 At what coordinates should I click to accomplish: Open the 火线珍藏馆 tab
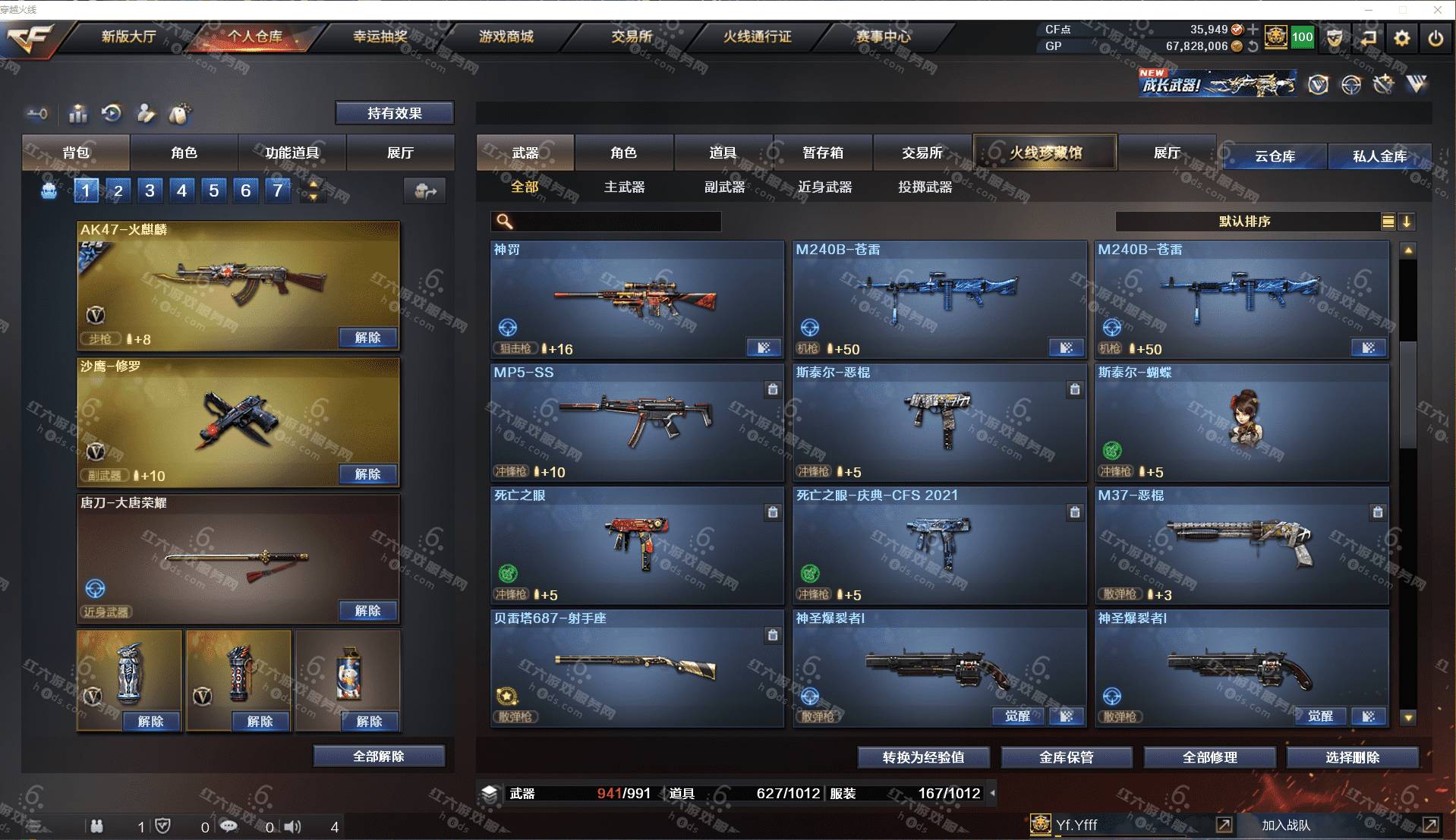pyautogui.click(x=1045, y=153)
